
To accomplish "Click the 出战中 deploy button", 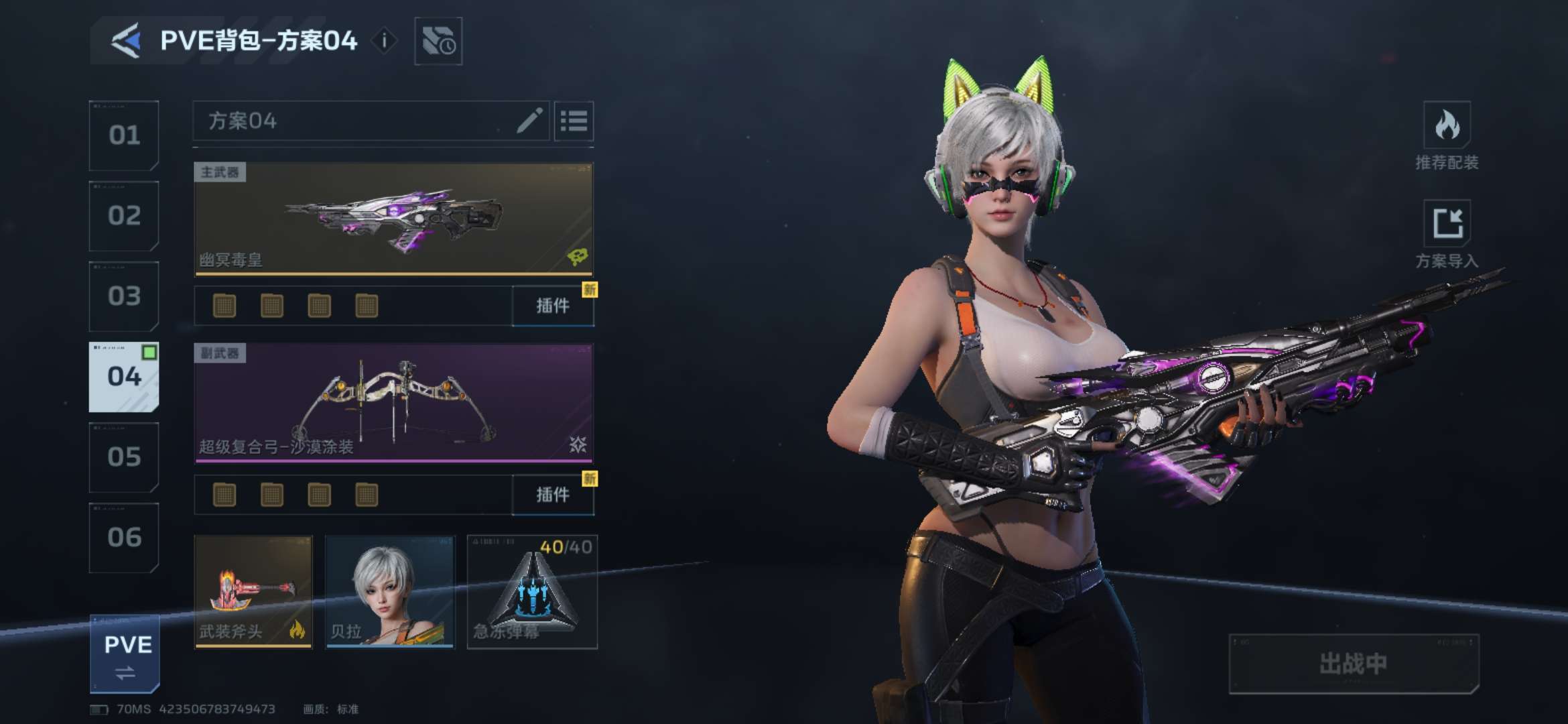I will (1354, 664).
